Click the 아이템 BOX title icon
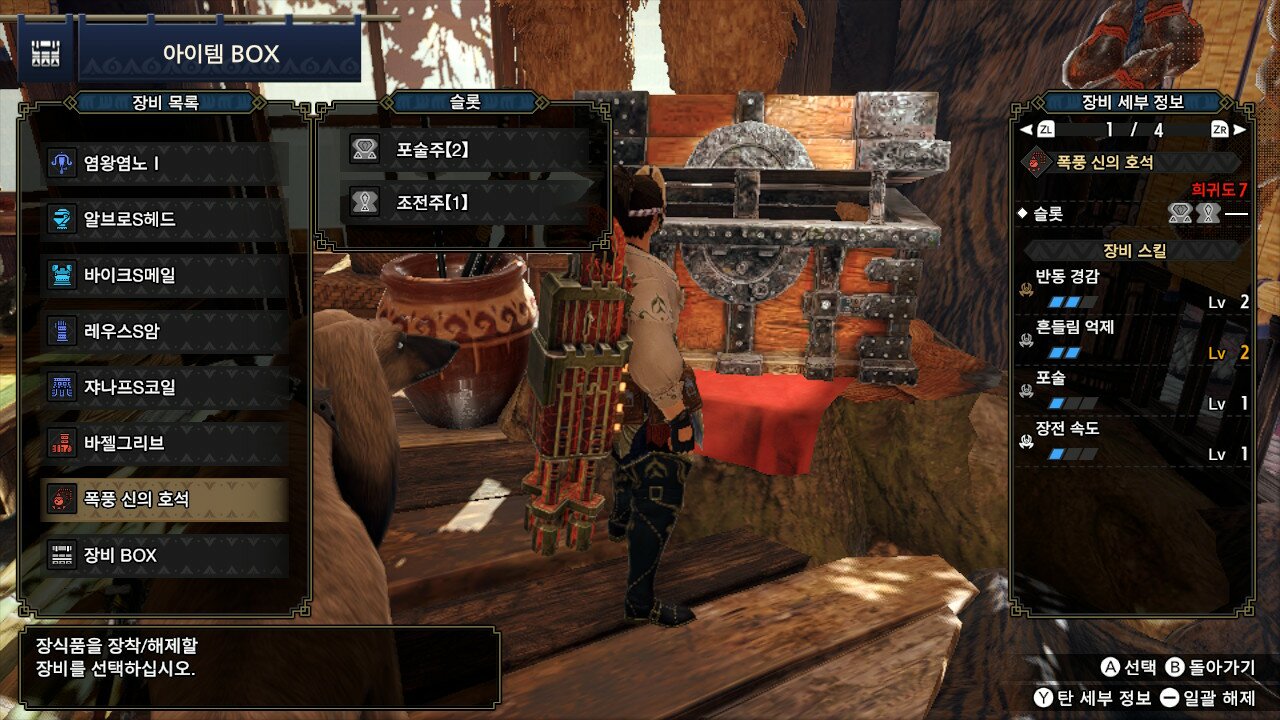The image size is (1280, 720). click(x=45, y=52)
